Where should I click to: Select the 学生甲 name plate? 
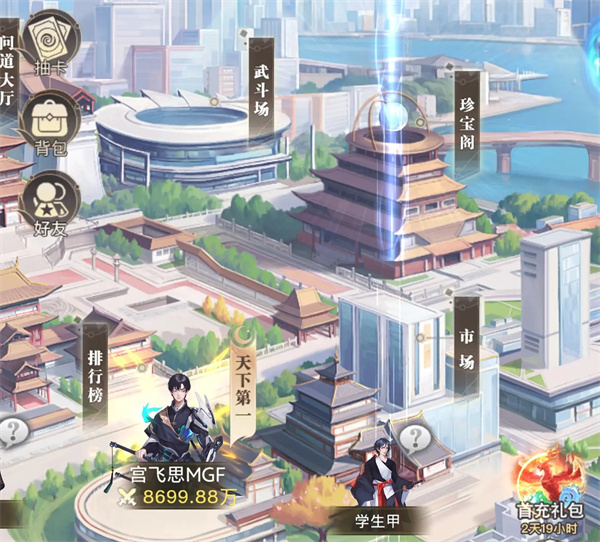pyautogui.click(x=378, y=519)
